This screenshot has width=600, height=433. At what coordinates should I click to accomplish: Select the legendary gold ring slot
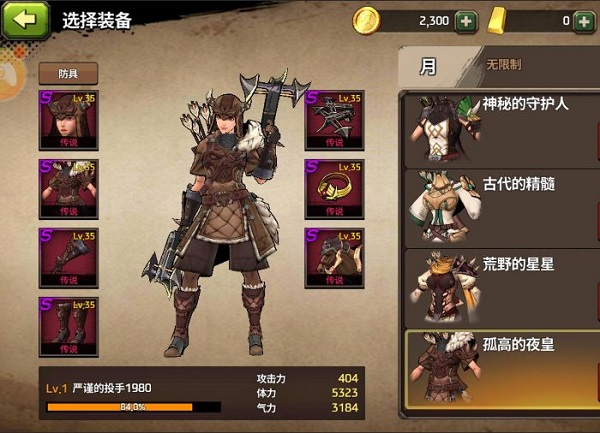point(334,189)
